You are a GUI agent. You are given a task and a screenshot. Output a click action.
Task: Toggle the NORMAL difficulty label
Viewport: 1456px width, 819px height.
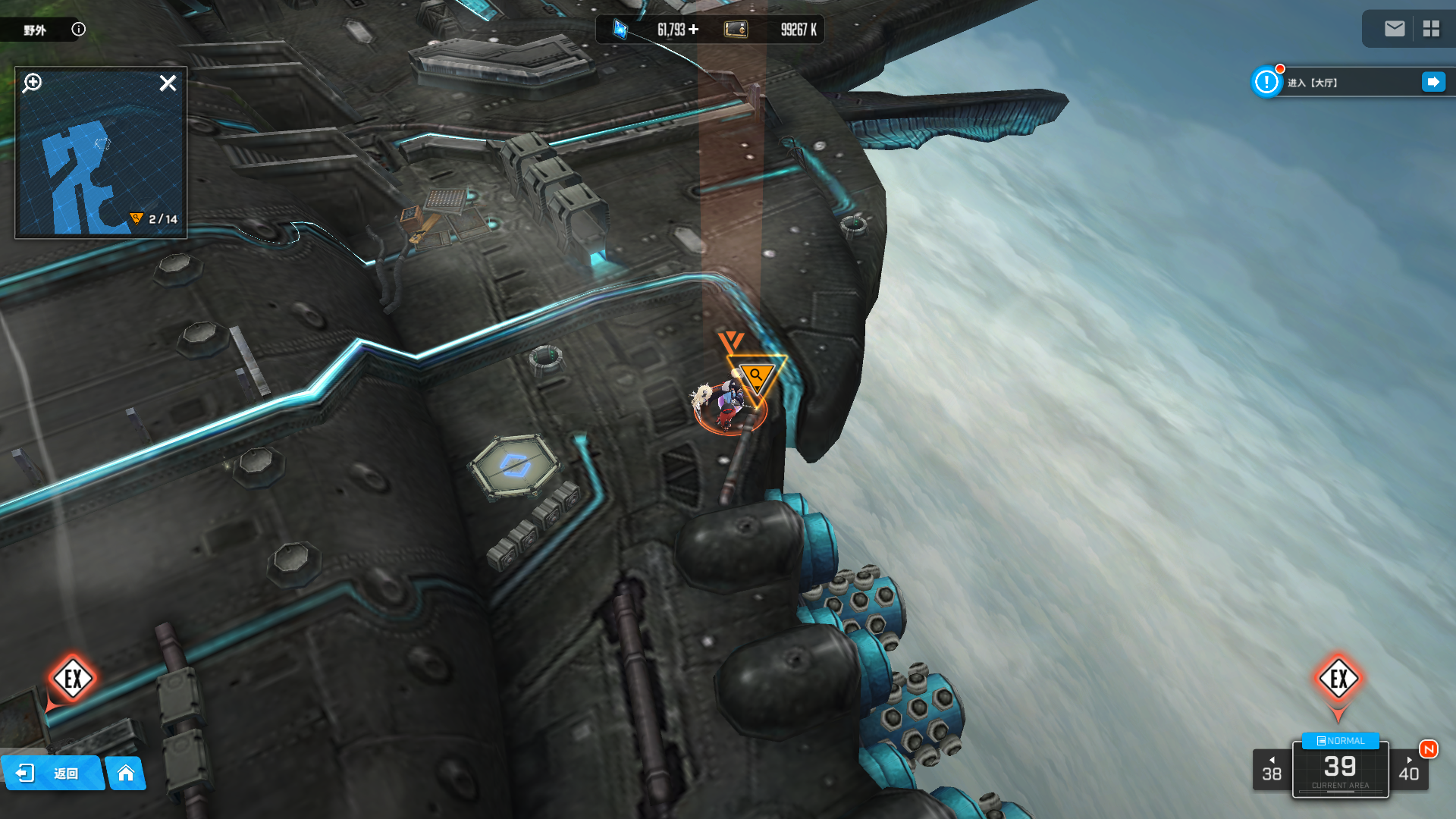[x=1340, y=741]
